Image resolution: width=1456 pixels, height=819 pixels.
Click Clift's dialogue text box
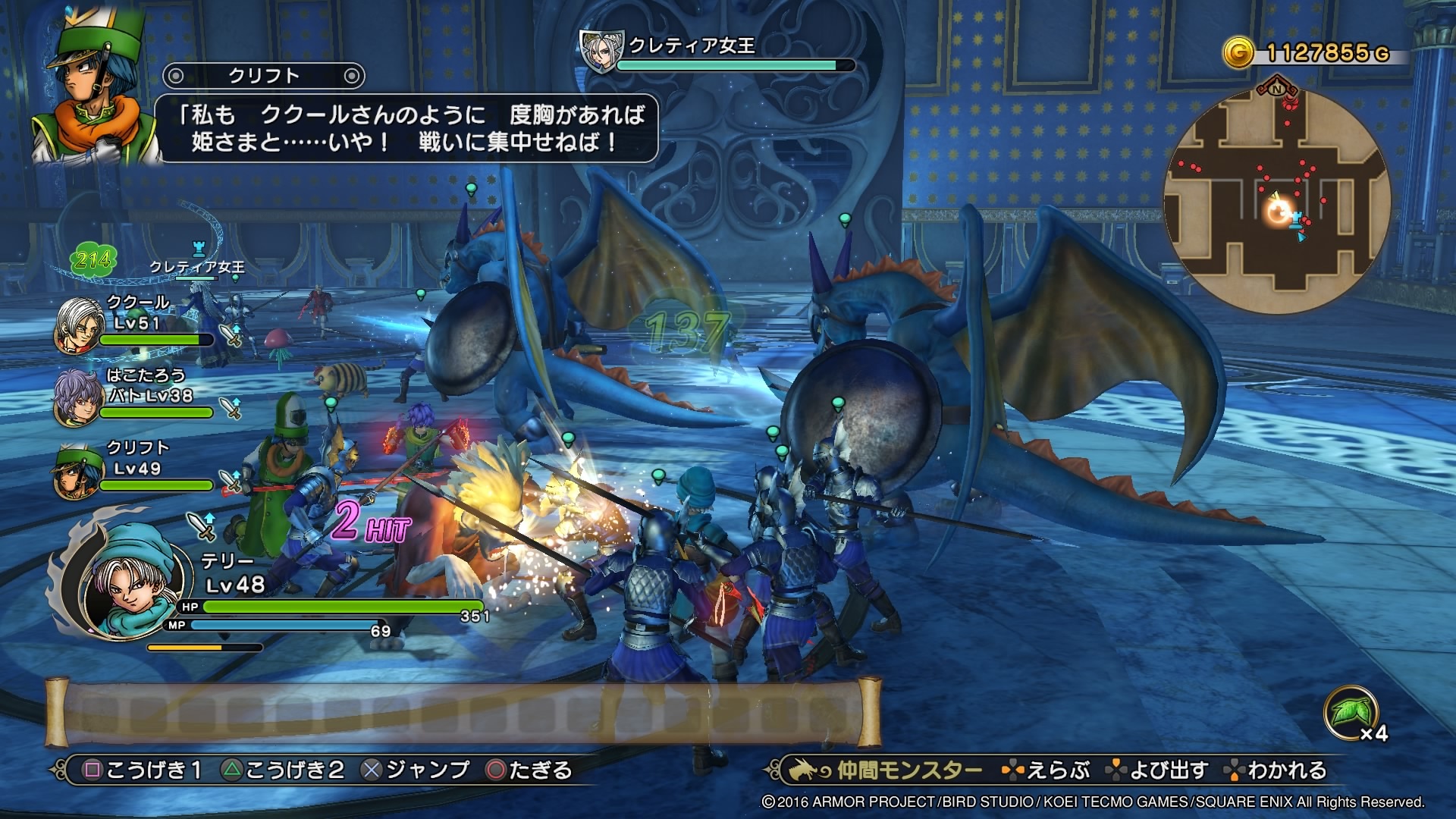point(406,127)
